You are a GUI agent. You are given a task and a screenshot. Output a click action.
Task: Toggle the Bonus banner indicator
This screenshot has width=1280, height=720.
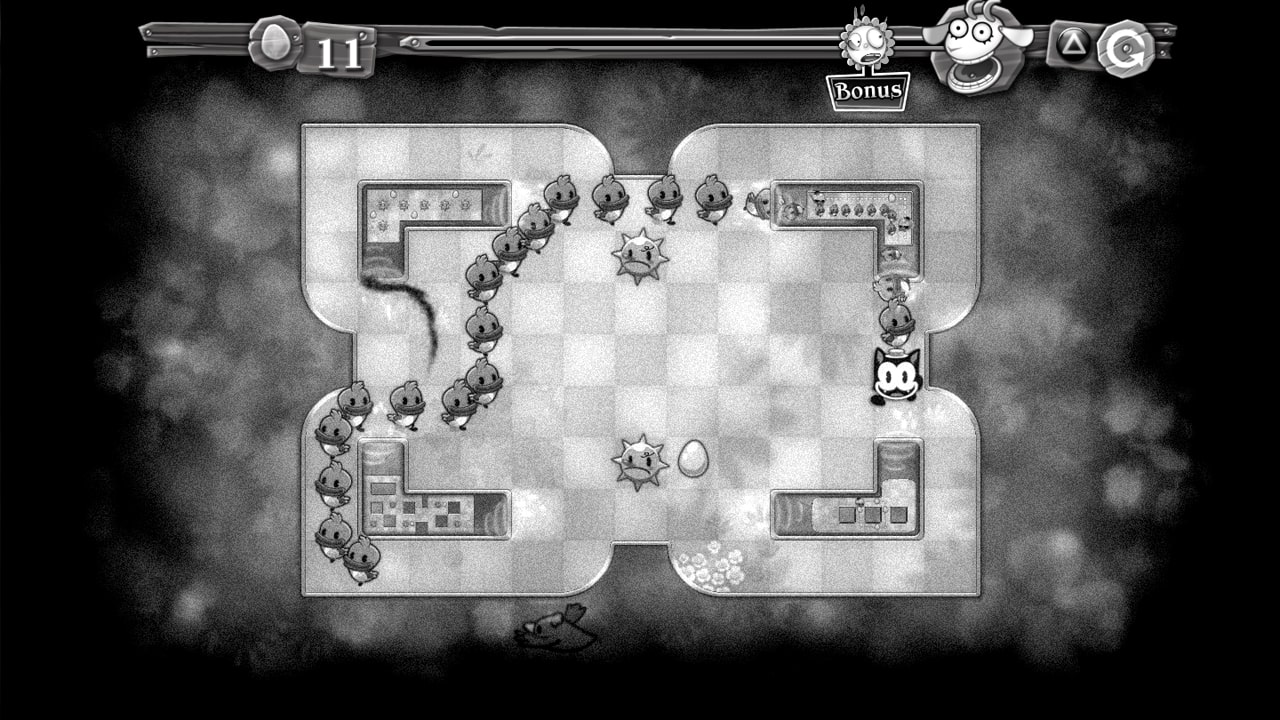tap(867, 91)
